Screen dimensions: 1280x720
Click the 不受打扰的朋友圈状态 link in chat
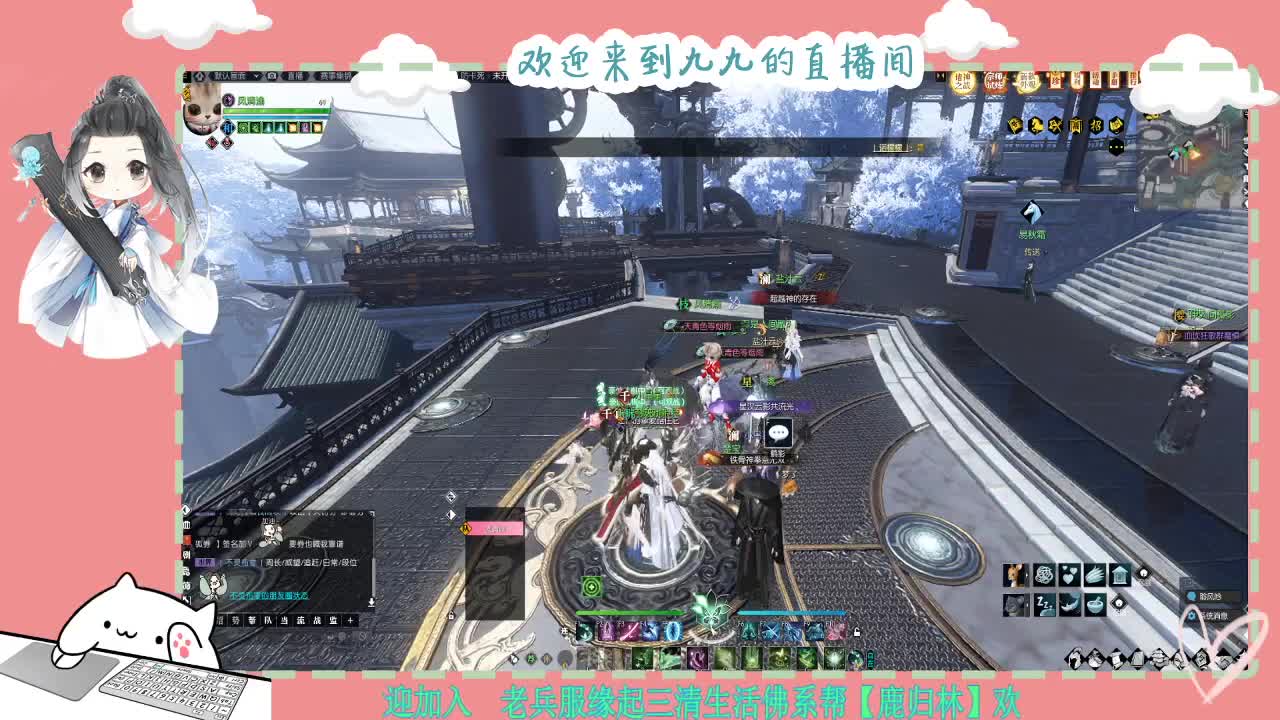(x=269, y=596)
